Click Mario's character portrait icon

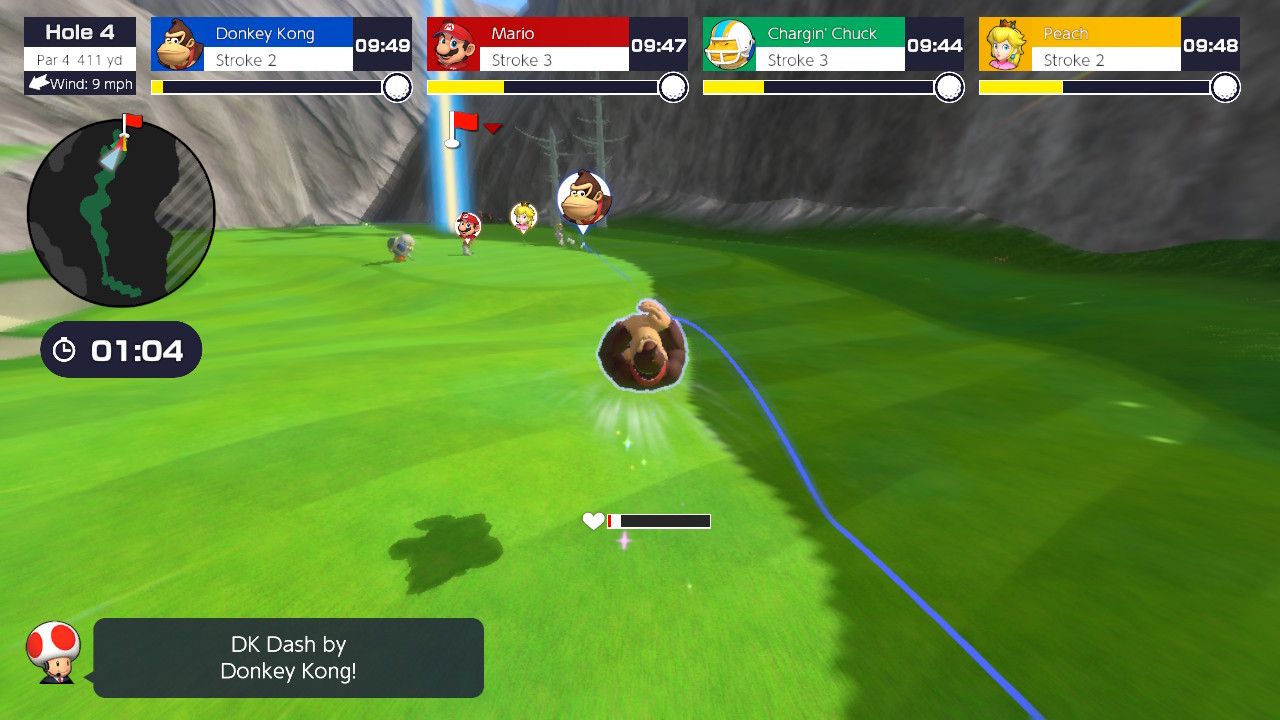[x=453, y=43]
